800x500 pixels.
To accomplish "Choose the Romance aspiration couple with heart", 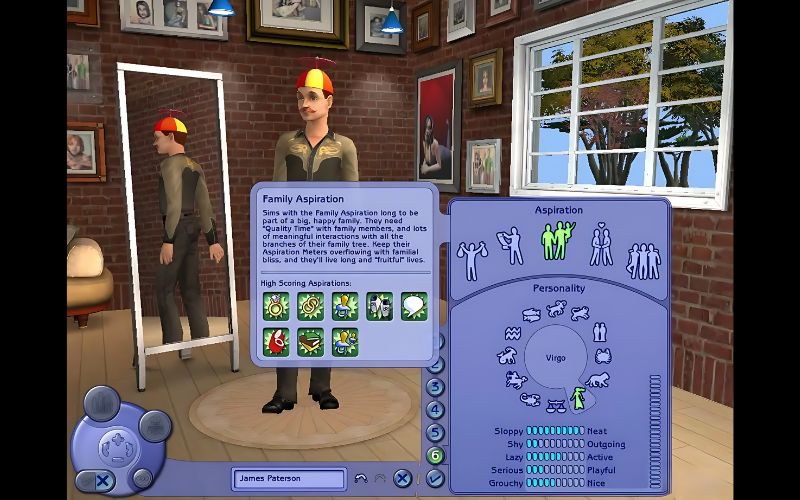I will point(601,244).
